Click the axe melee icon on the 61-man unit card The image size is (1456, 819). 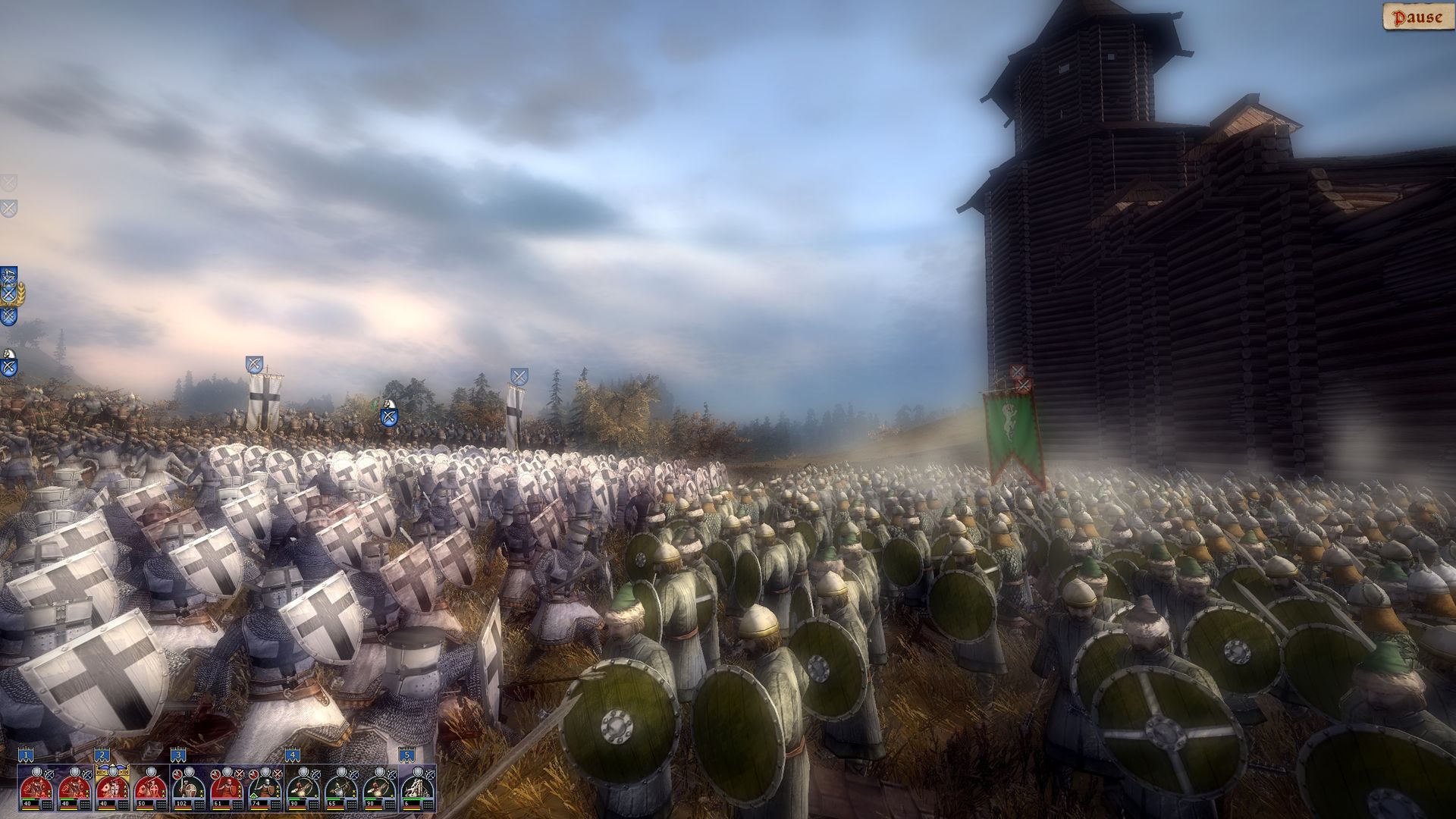(215, 773)
